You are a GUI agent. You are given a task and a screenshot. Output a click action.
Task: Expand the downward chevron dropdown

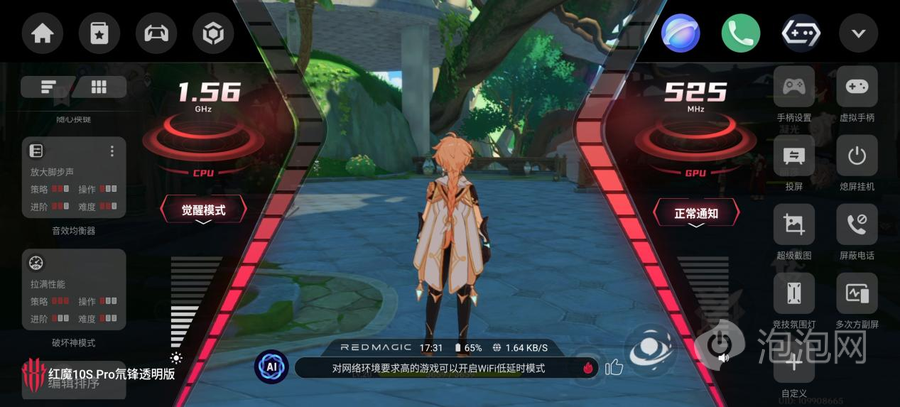tap(858, 33)
